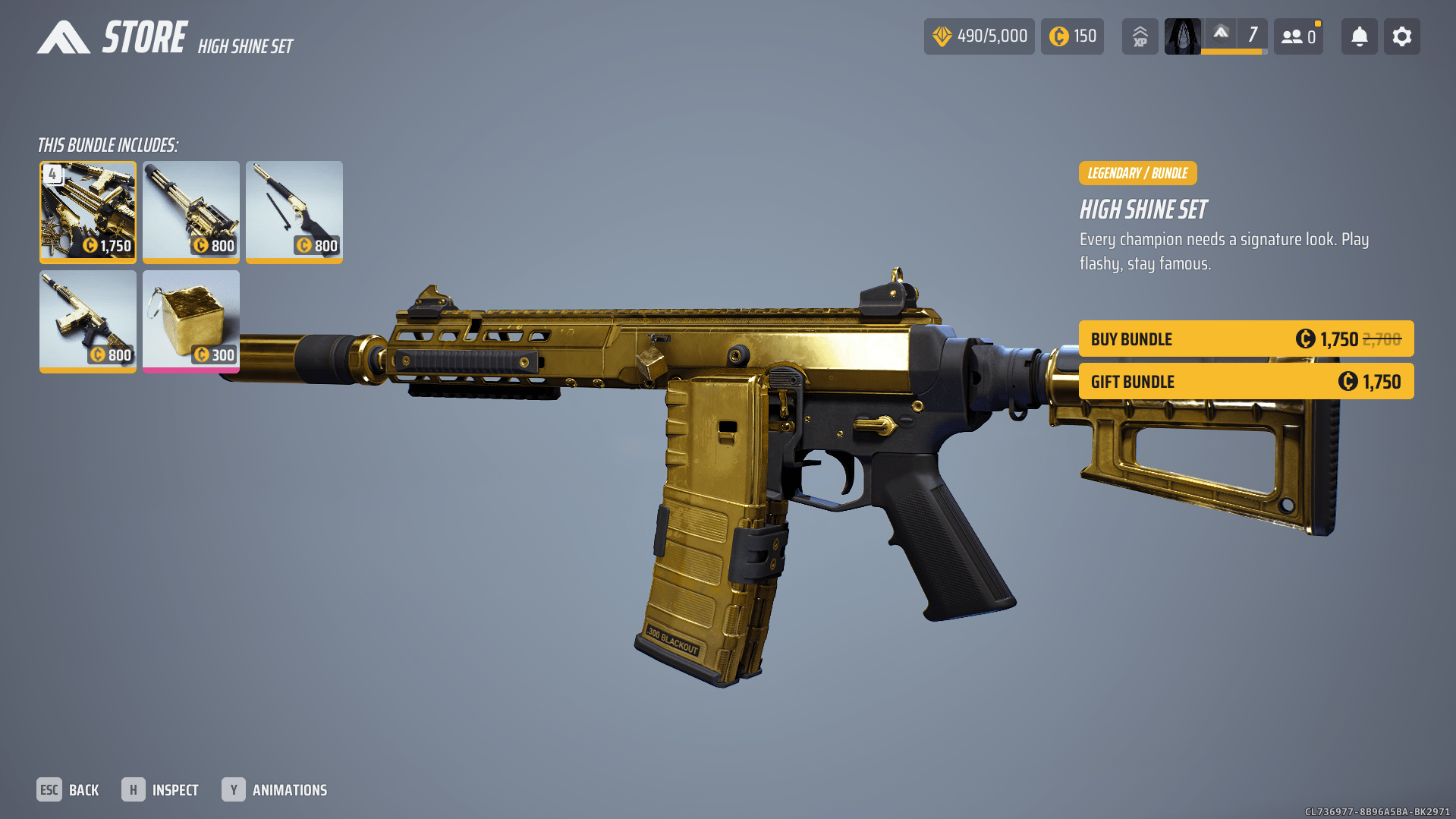Open the player profile avatar
The image size is (1456, 819).
(x=1182, y=36)
